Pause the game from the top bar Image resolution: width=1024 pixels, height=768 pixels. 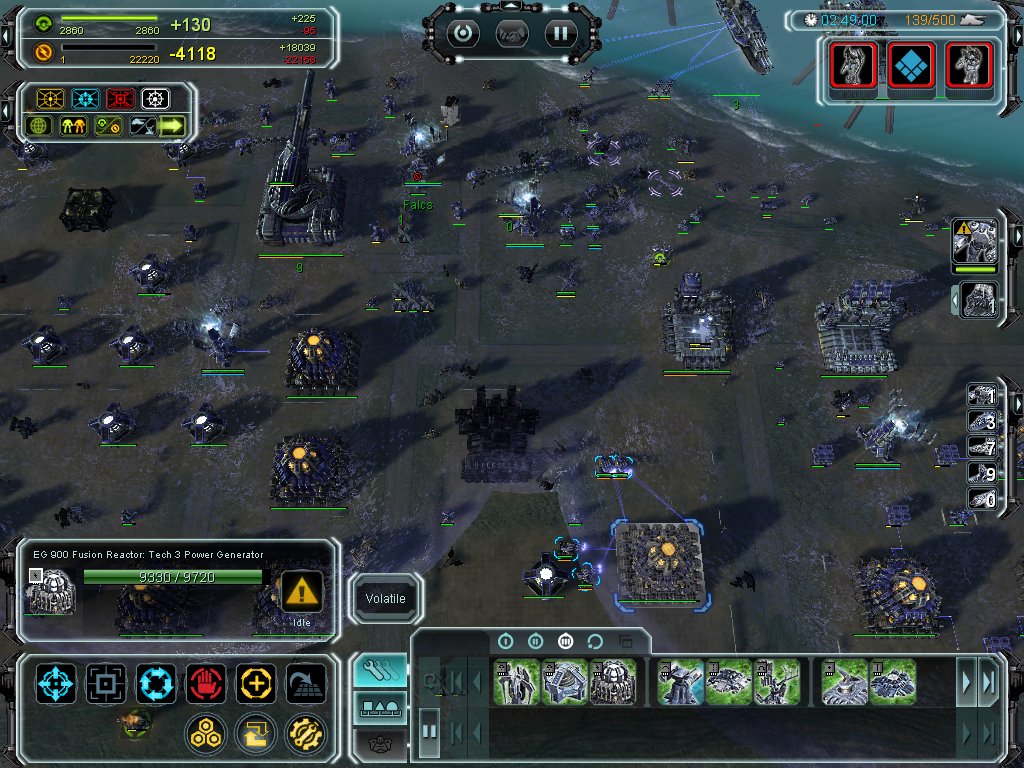(561, 33)
